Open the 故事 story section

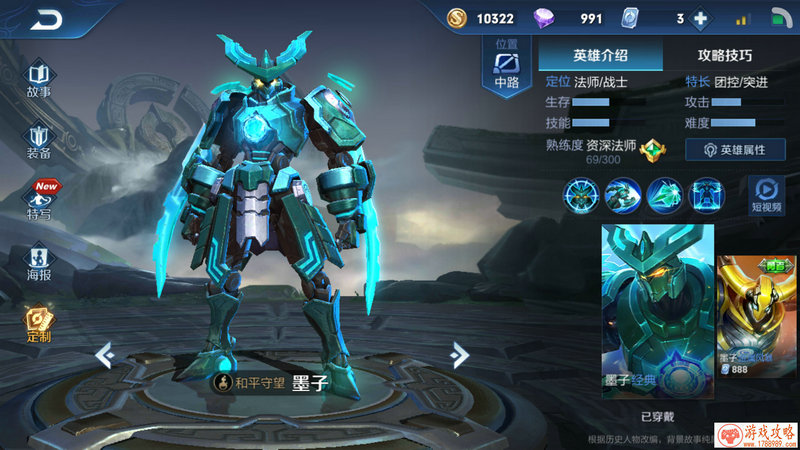tap(39, 80)
